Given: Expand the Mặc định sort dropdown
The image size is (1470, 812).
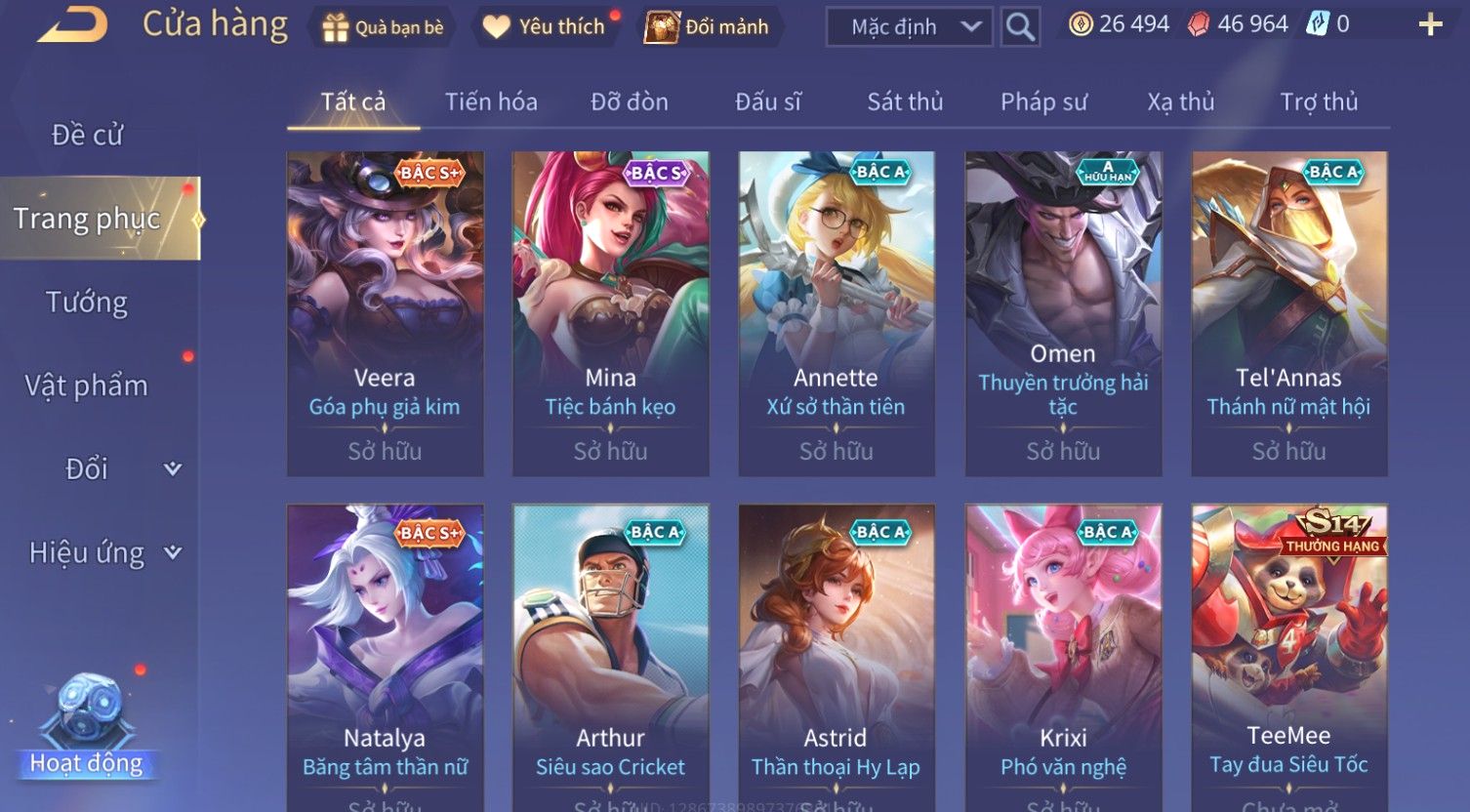Looking at the screenshot, I should tap(909, 27).
